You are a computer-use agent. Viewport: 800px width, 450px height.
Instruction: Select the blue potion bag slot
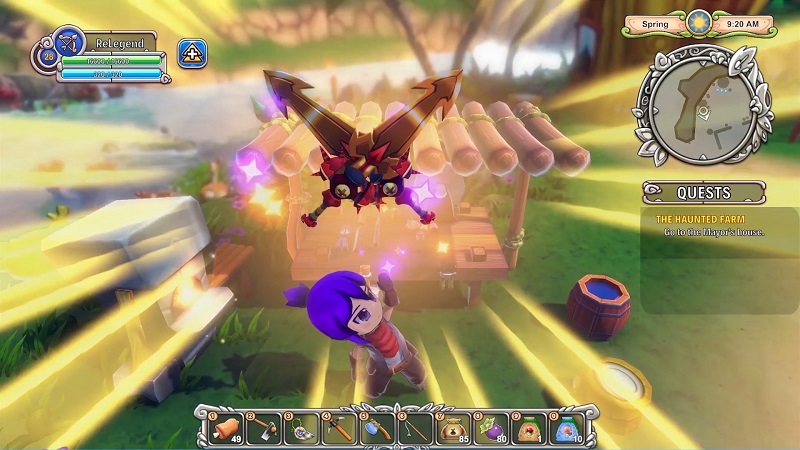click(568, 426)
